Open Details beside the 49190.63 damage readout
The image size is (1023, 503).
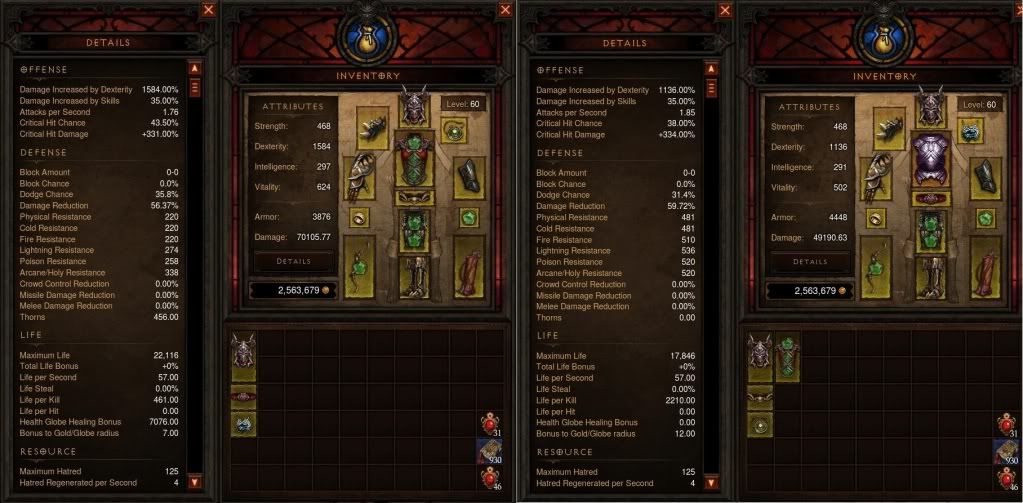809,262
